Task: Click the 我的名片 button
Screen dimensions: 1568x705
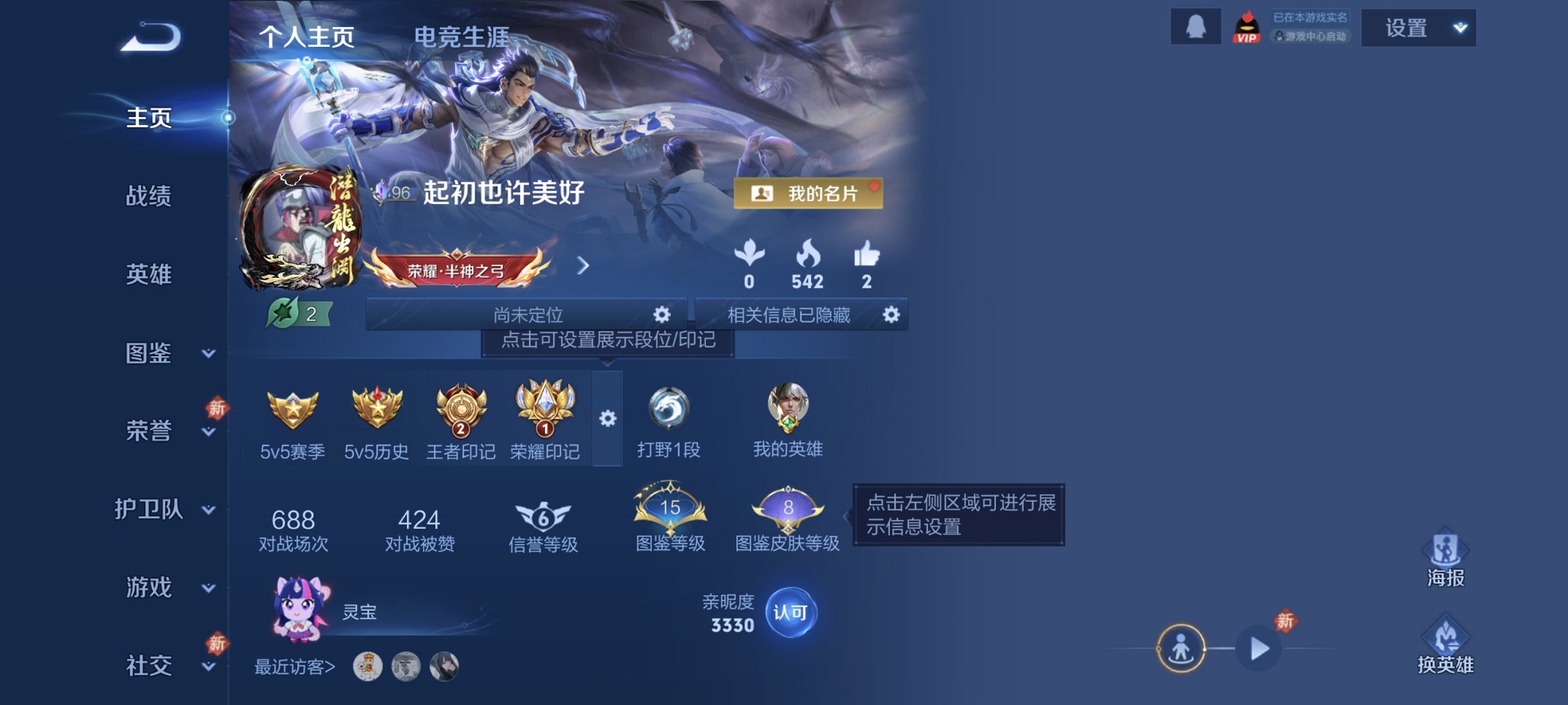Action: pyautogui.click(x=808, y=194)
